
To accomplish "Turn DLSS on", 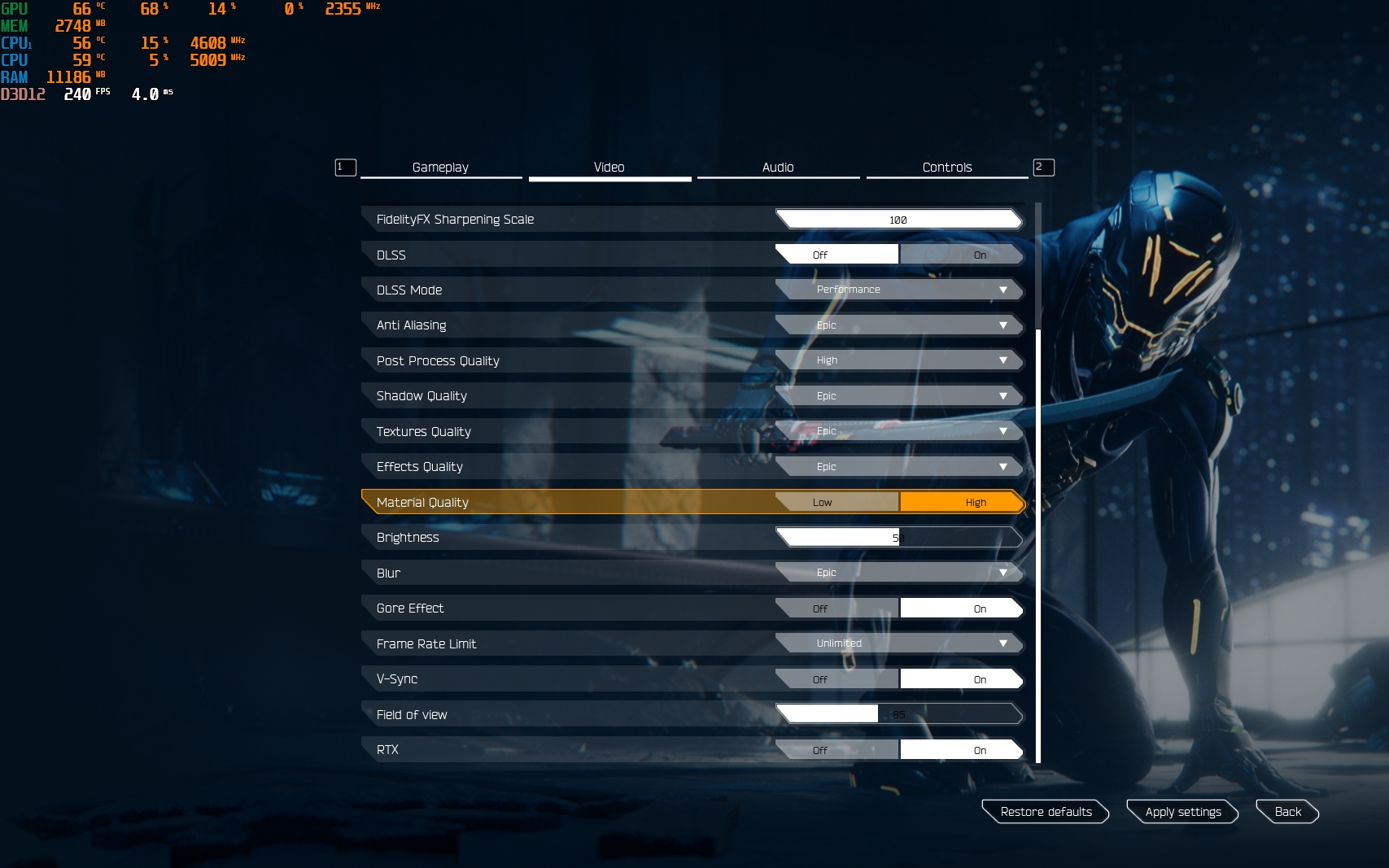I will 961,255.
